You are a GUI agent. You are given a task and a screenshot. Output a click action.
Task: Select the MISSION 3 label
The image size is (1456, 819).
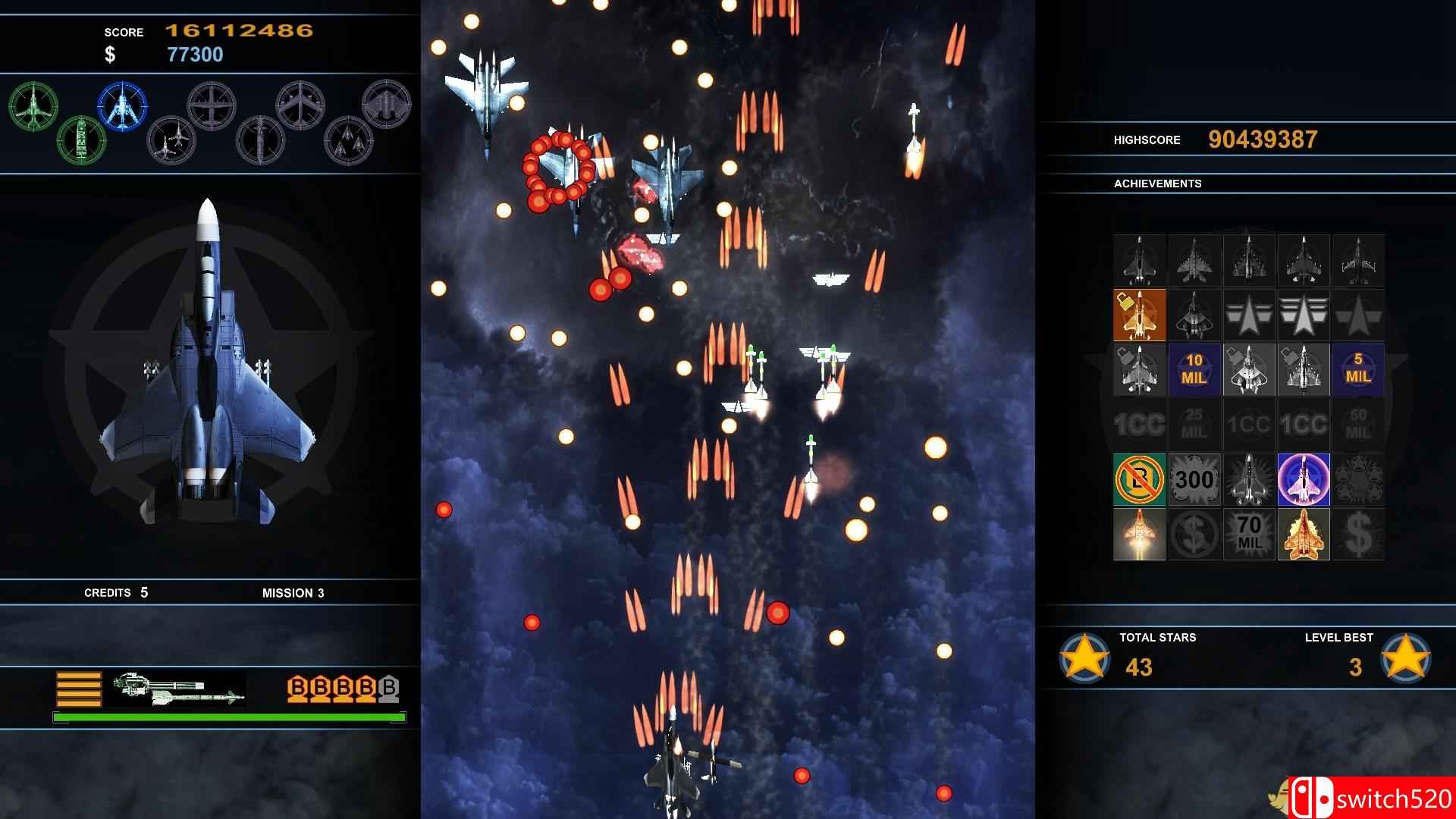pyautogui.click(x=294, y=593)
